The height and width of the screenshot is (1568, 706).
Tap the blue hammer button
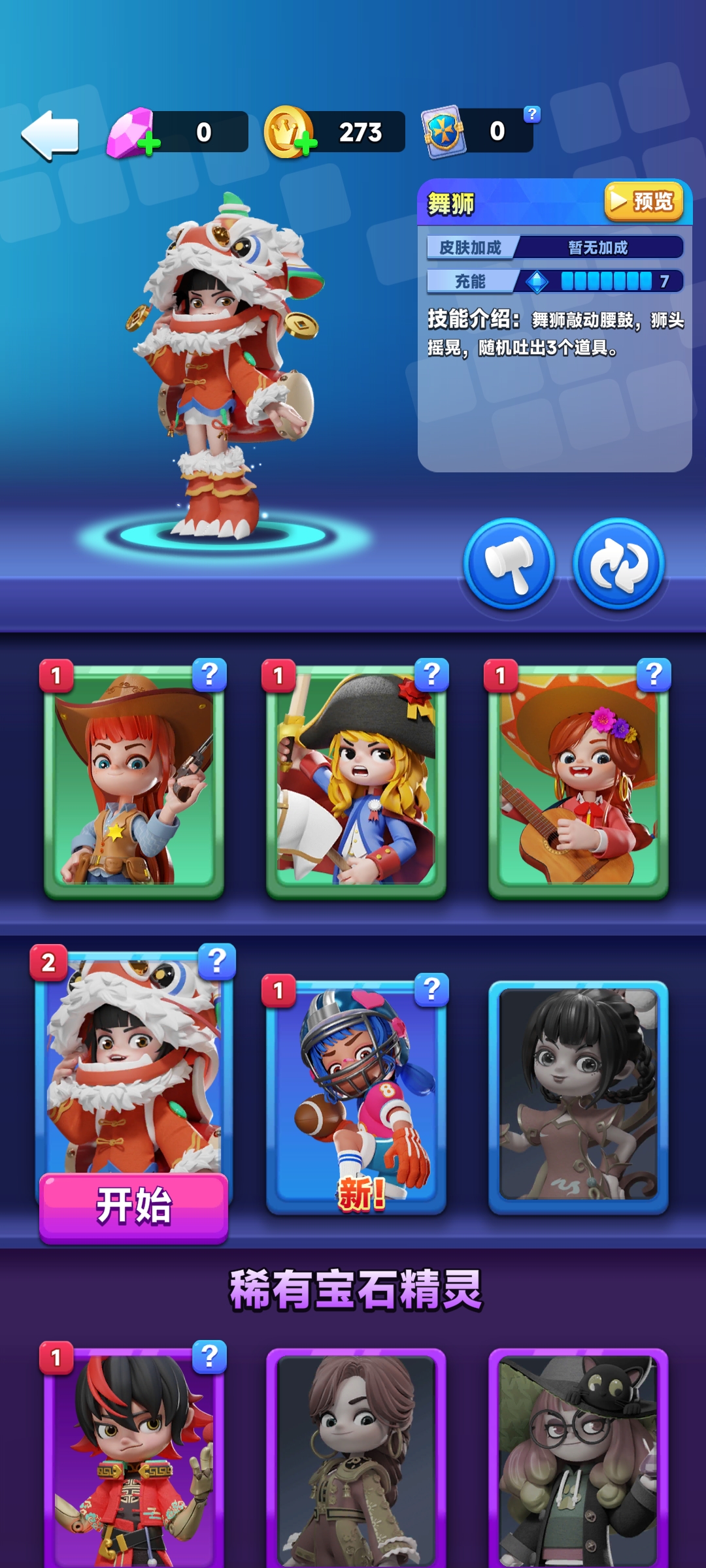509,564
